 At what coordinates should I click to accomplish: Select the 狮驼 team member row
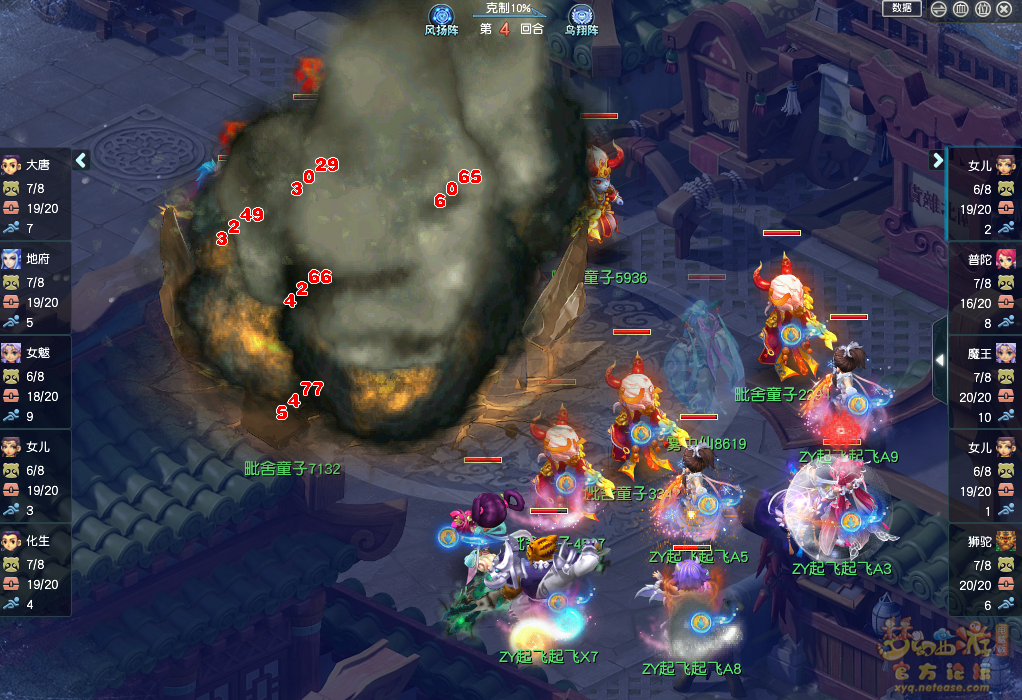point(983,572)
